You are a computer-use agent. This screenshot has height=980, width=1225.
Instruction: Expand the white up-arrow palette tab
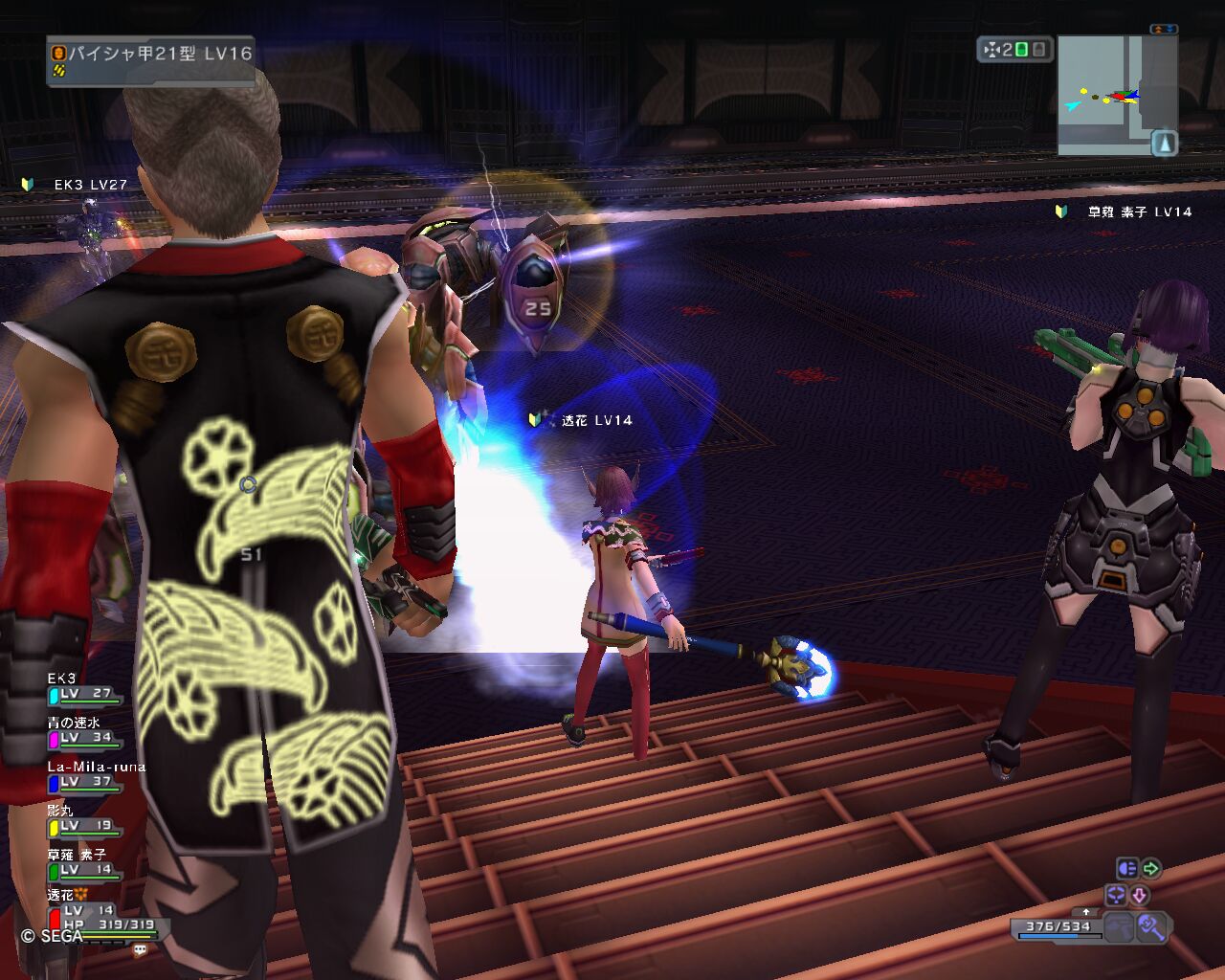pyautogui.click(x=1086, y=912)
